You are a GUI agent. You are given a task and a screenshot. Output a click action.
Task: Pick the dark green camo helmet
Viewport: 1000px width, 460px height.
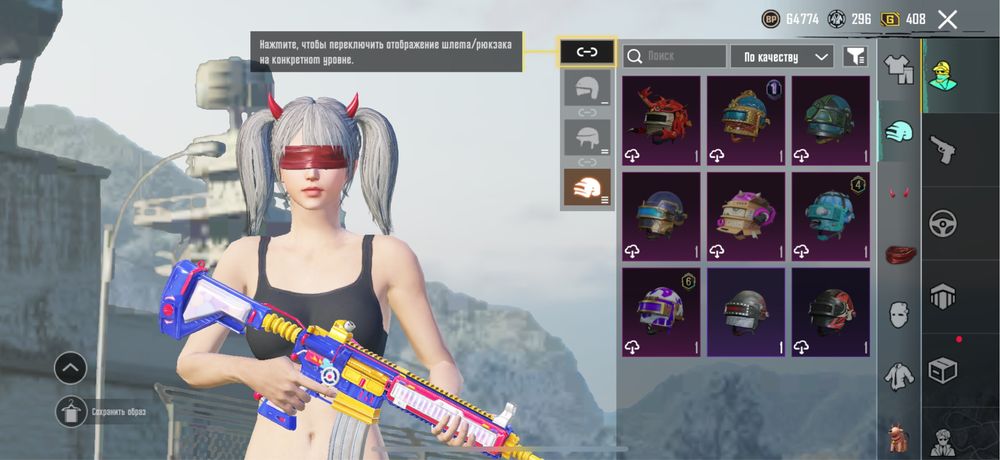[x=831, y=120]
